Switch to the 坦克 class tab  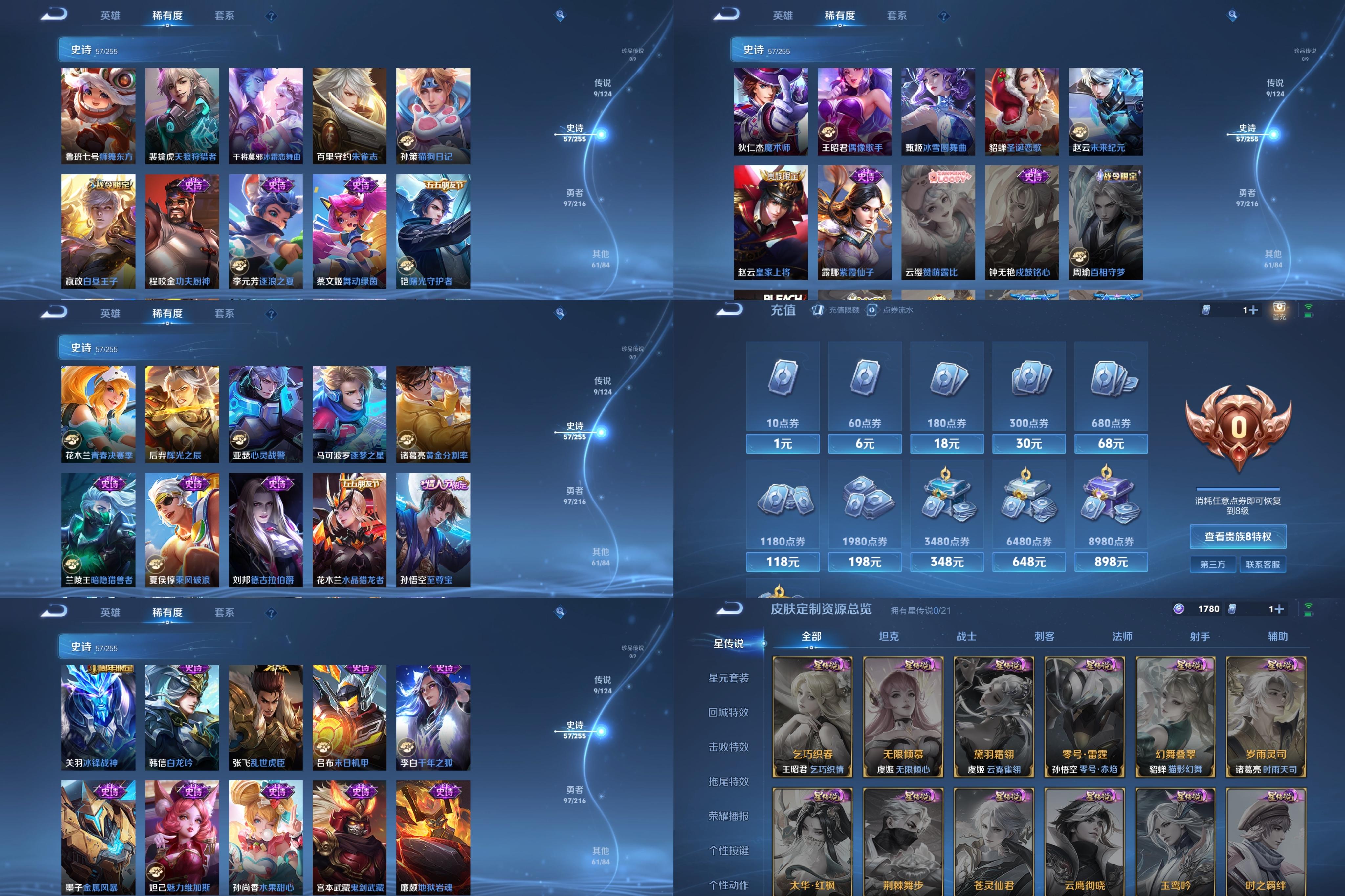click(x=888, y=637)
